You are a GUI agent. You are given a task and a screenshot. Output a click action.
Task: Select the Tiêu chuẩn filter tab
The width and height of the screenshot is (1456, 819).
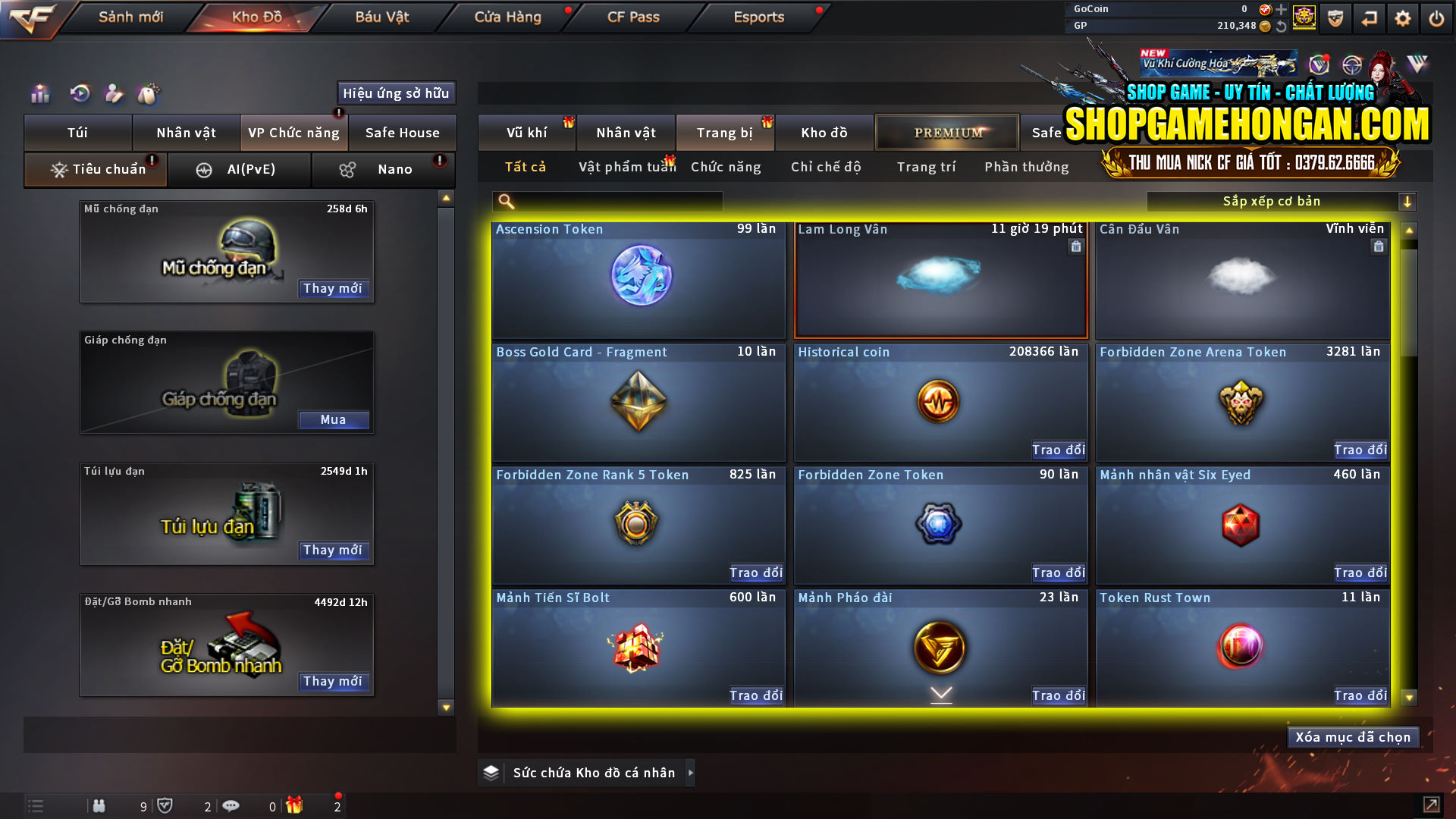point(95,169)
